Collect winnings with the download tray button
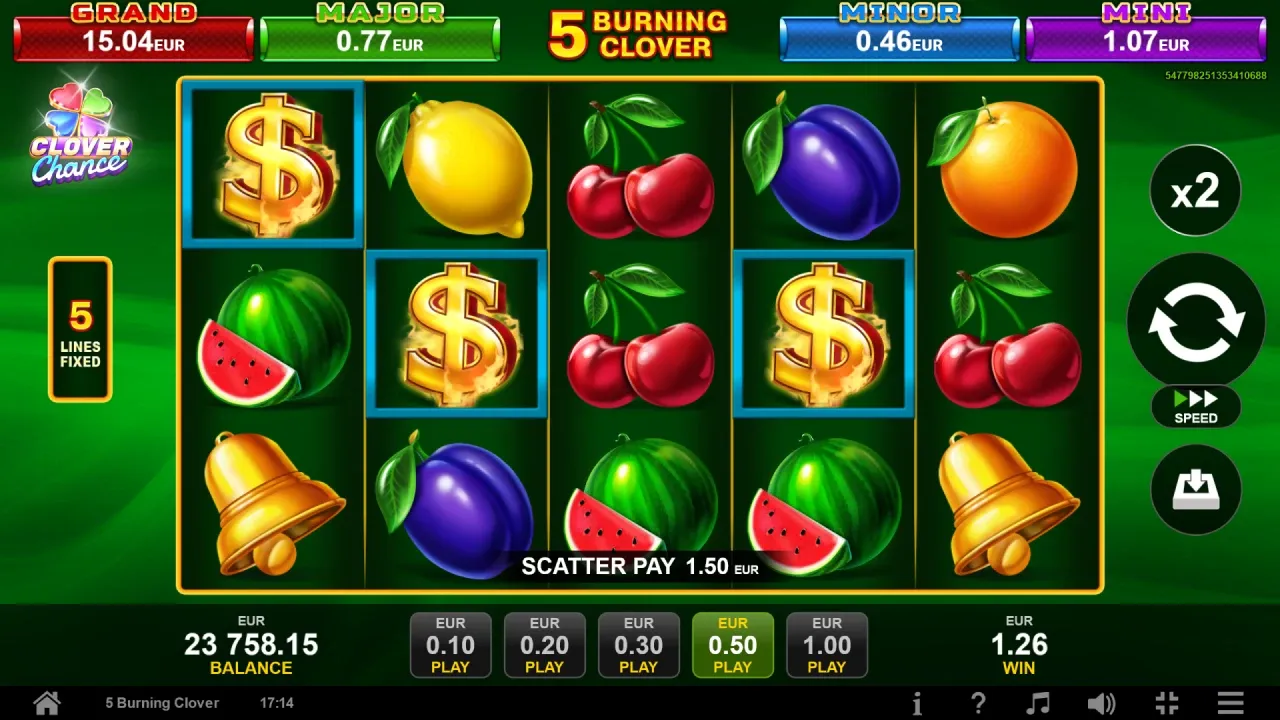The height and width of the screenshot is (720, 1280). pos(1196,490)
